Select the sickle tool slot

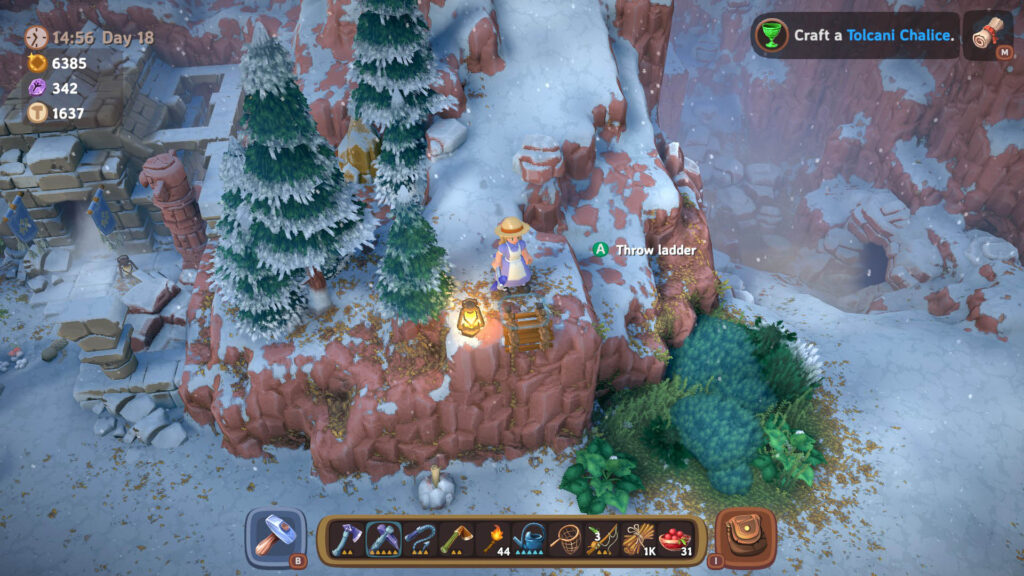[x=420, y=539]
